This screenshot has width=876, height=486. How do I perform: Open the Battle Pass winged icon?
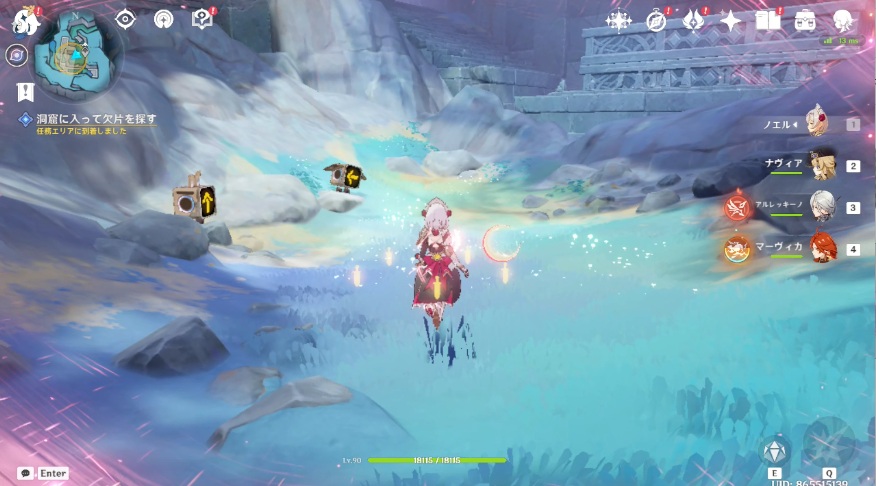pos(693,20)
